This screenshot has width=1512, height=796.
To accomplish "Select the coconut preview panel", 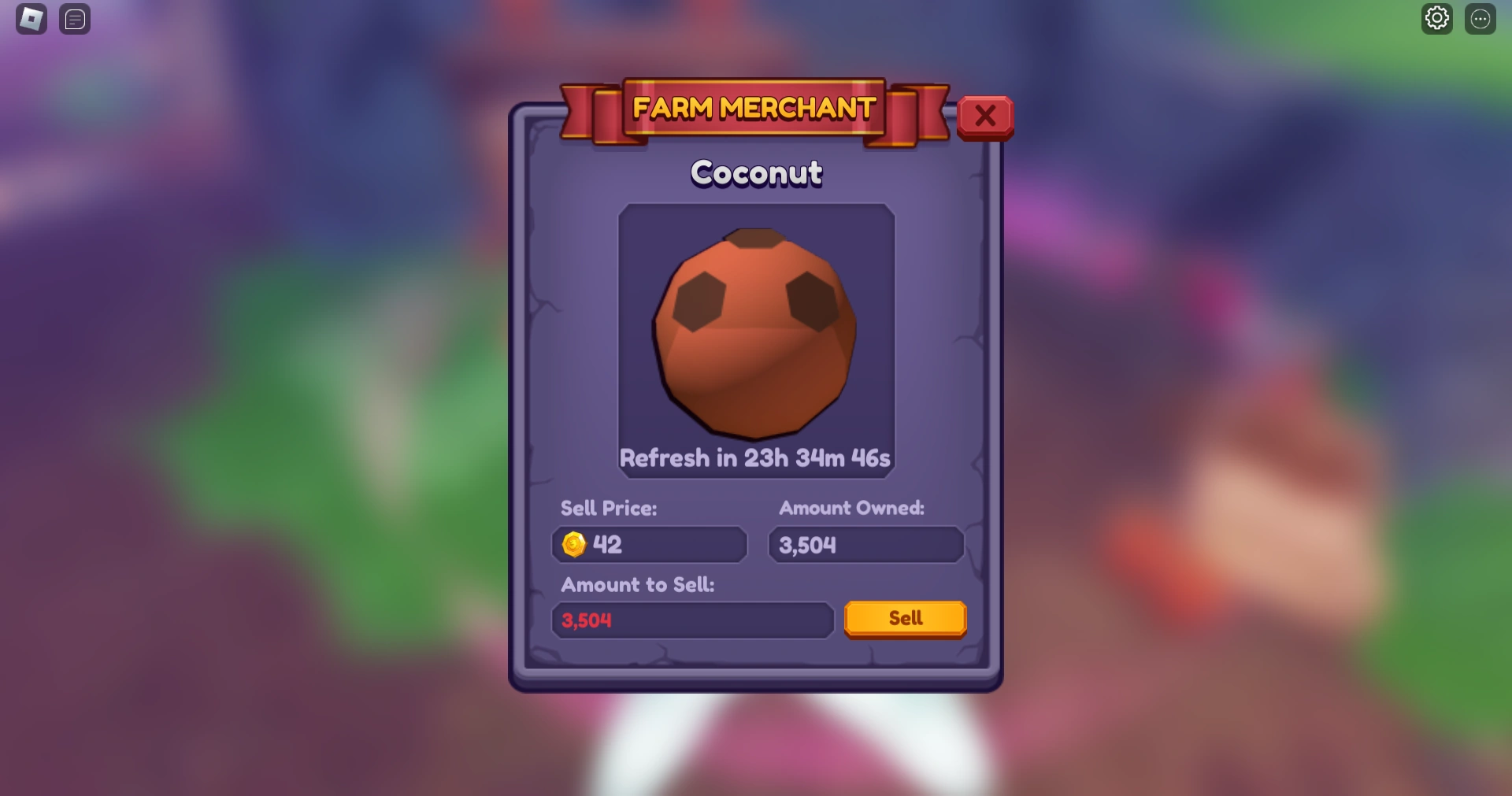I will tap(754, 339).
